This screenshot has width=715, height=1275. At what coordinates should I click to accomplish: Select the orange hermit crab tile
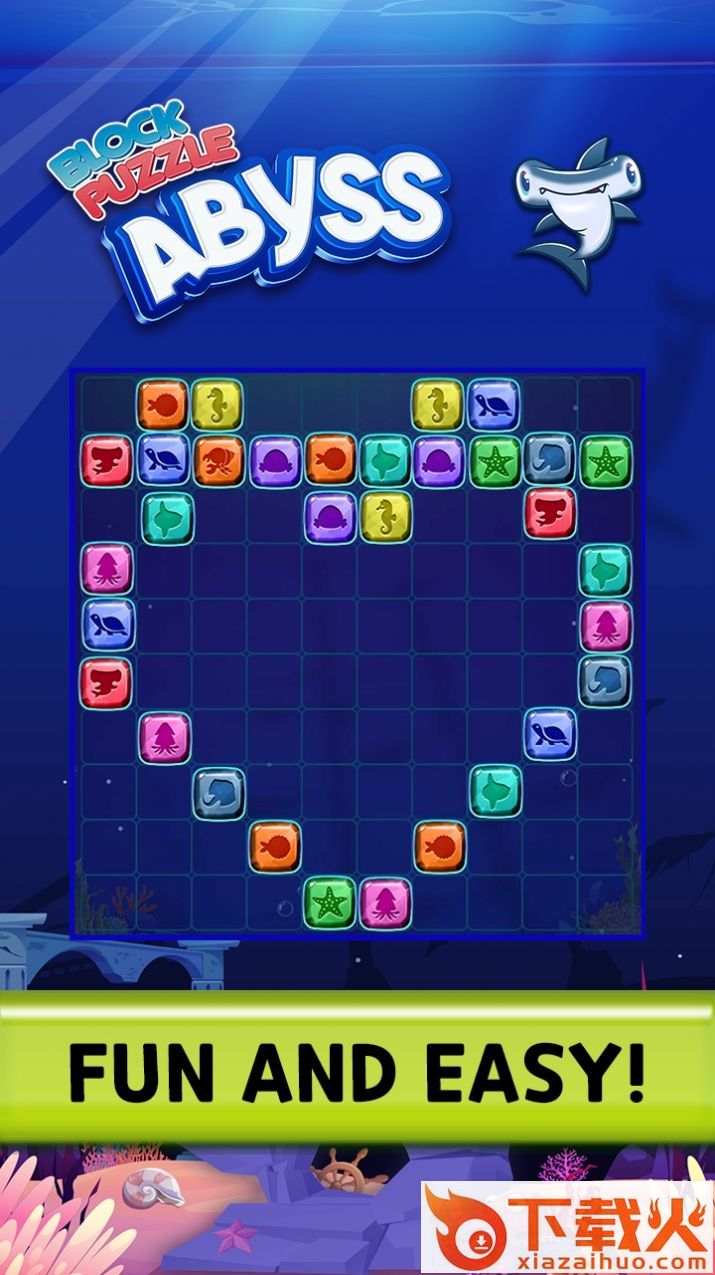pos(219,460)
